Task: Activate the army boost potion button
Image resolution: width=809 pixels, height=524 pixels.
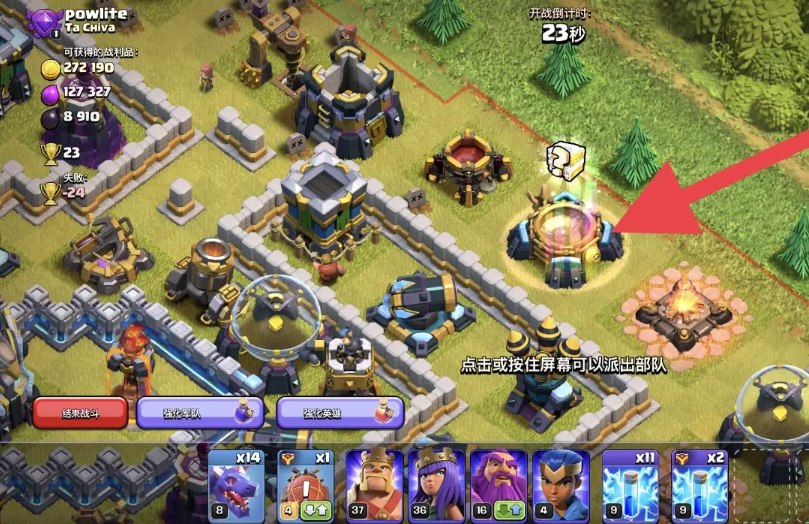Action: tap(200, 412)
